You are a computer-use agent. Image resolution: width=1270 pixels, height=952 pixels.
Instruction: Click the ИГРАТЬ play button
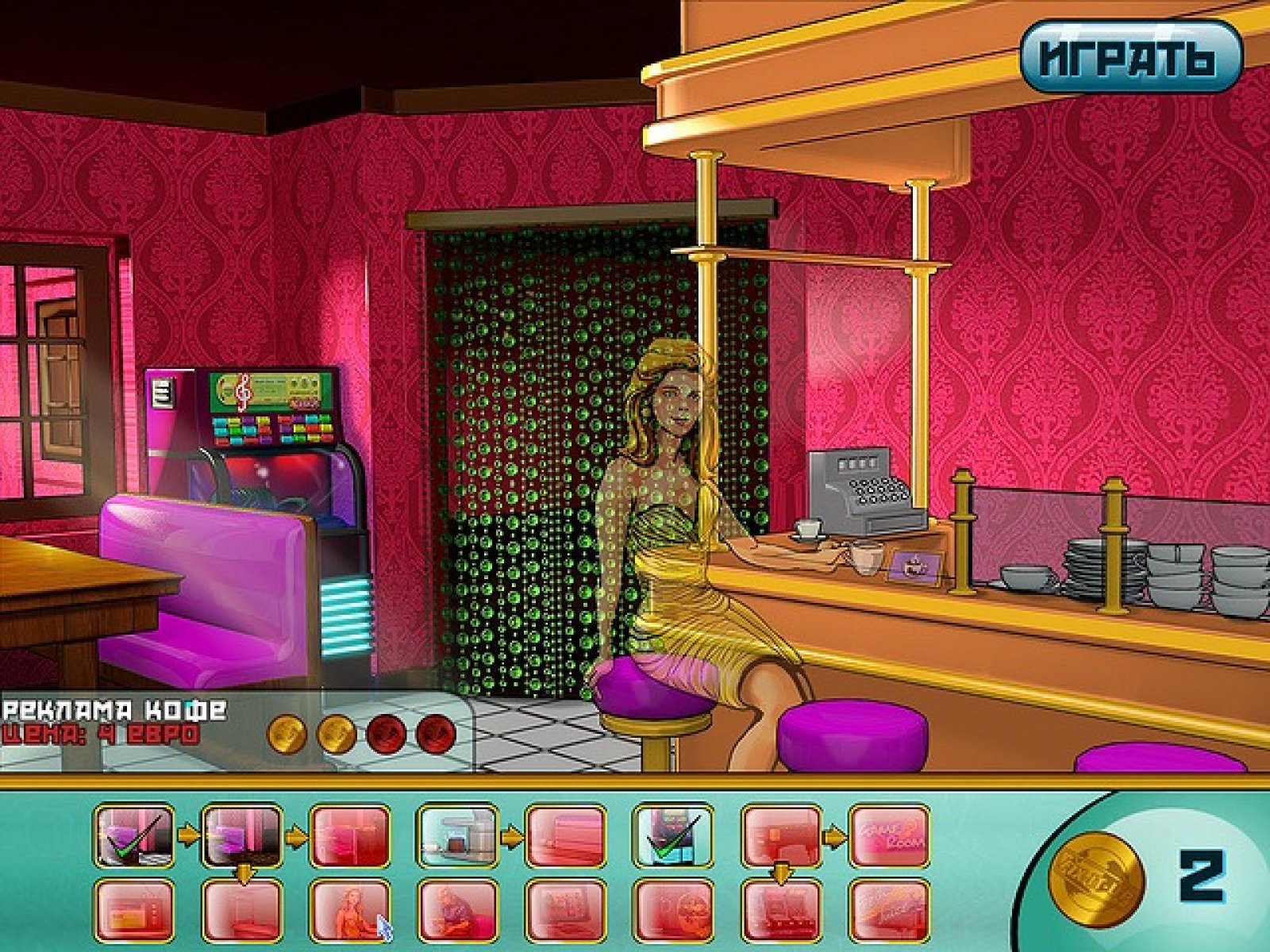(x=1130, y=57)
